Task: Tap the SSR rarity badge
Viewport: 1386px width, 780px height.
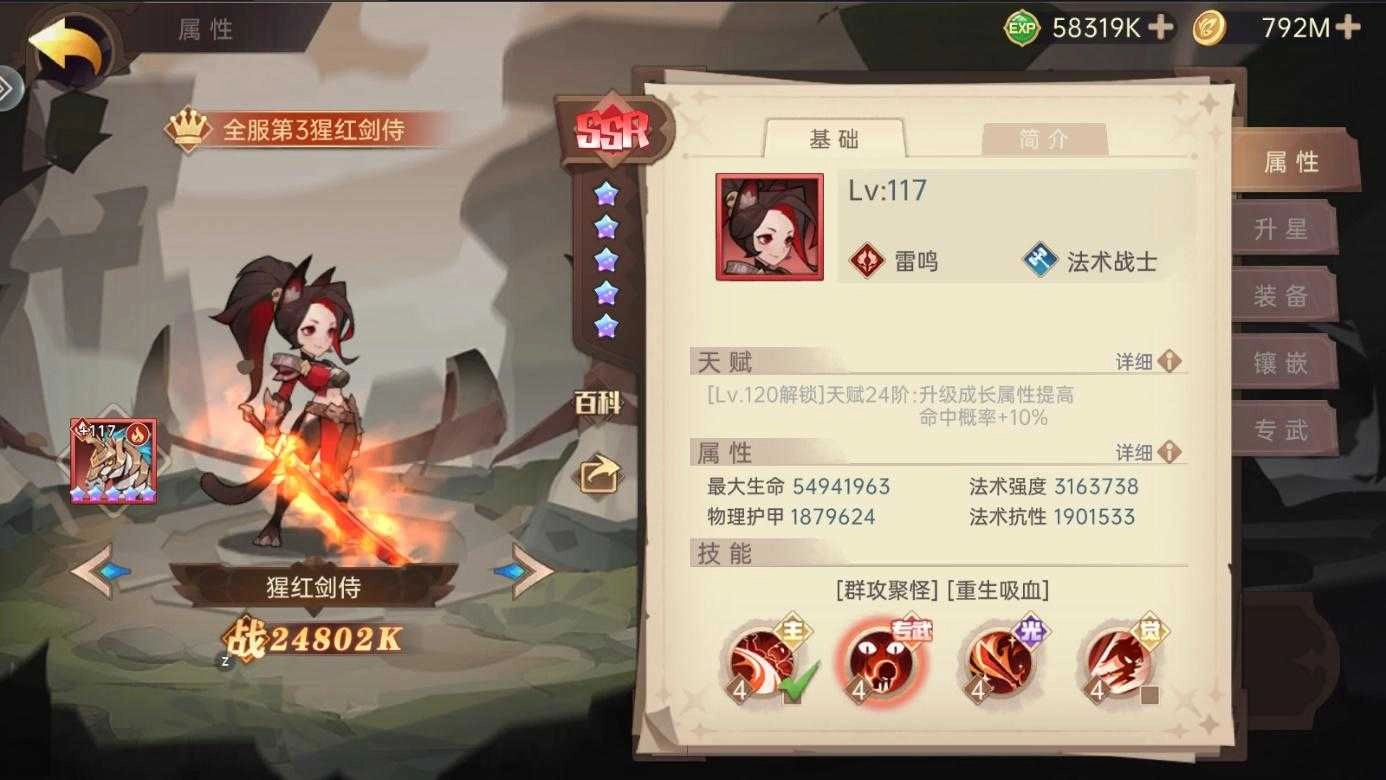Action: pyautogui.click(x=611, y=128)
